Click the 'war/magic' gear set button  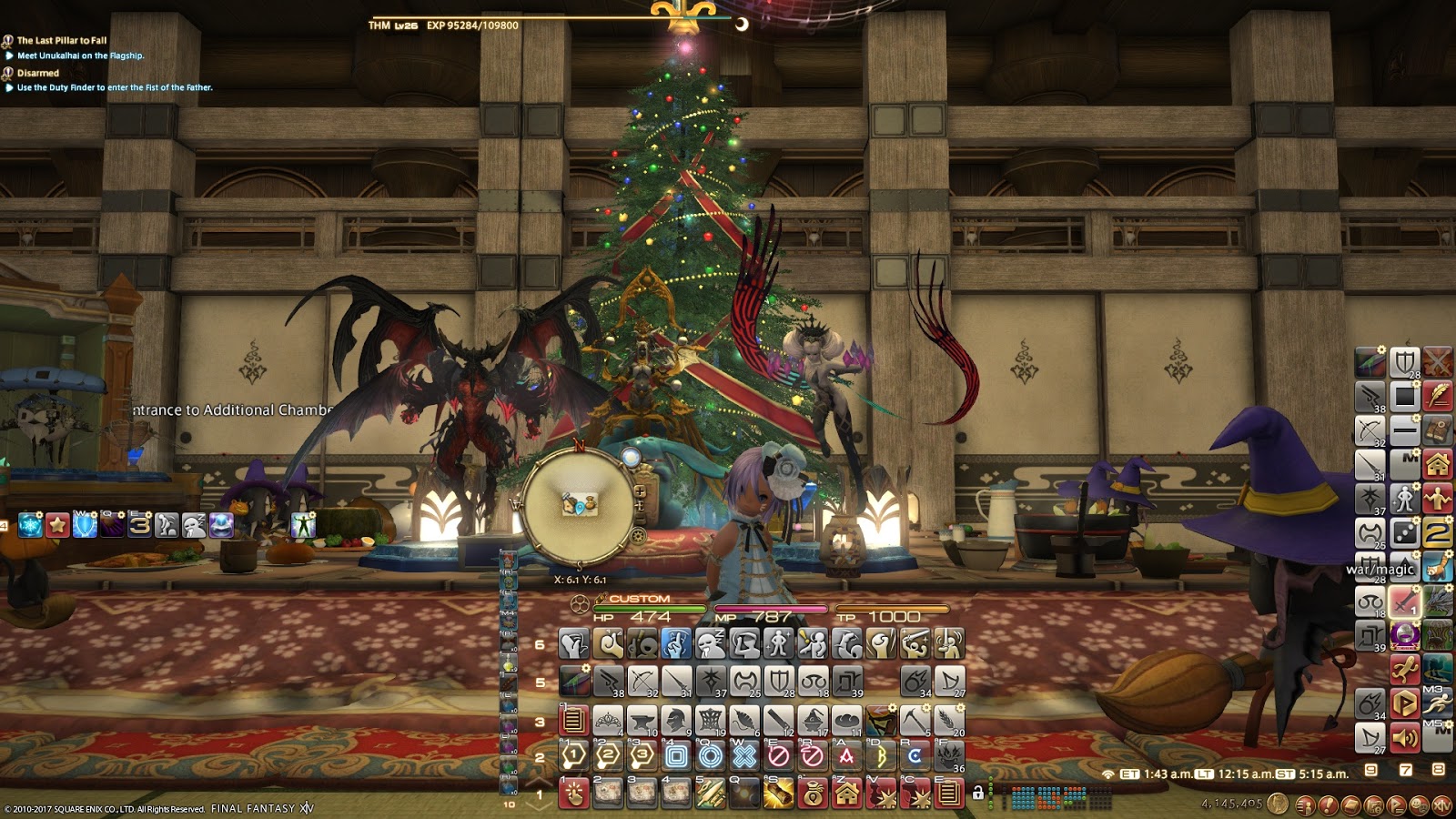(x=1382, y=569)
